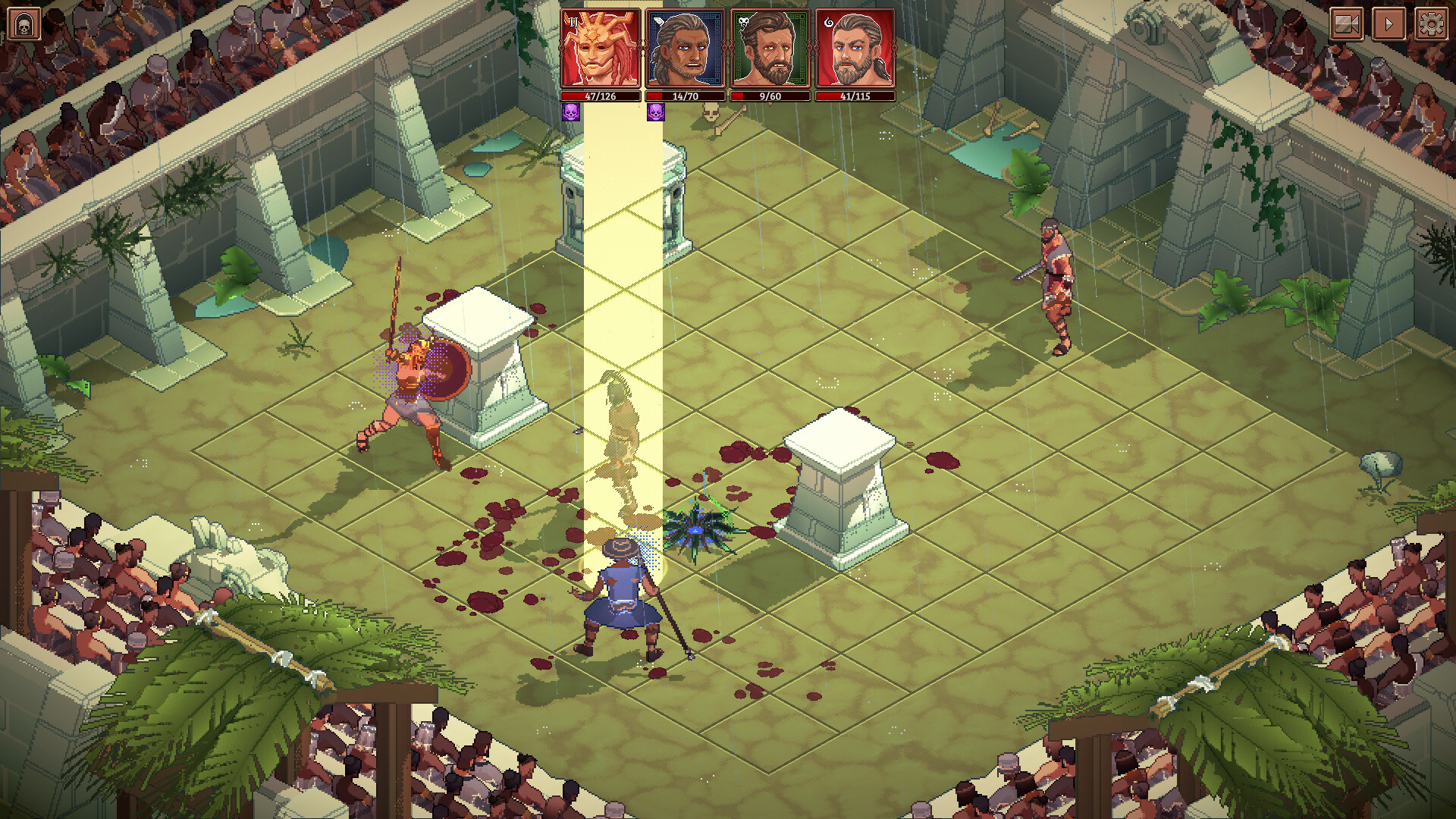Open the settings gear menu

click(1431, 24)
